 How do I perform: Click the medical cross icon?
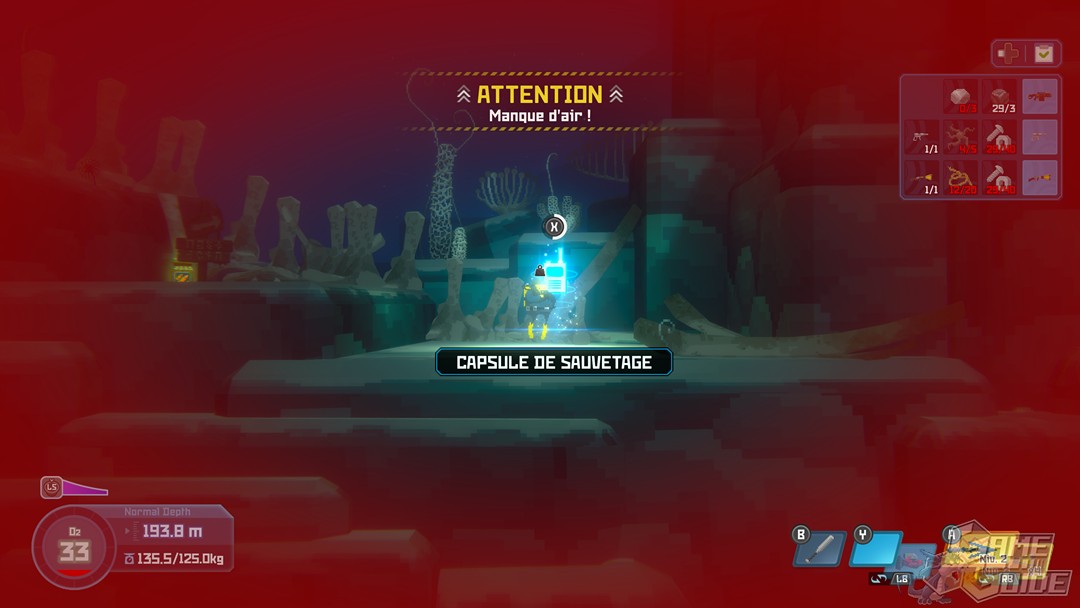[1008, 53]
